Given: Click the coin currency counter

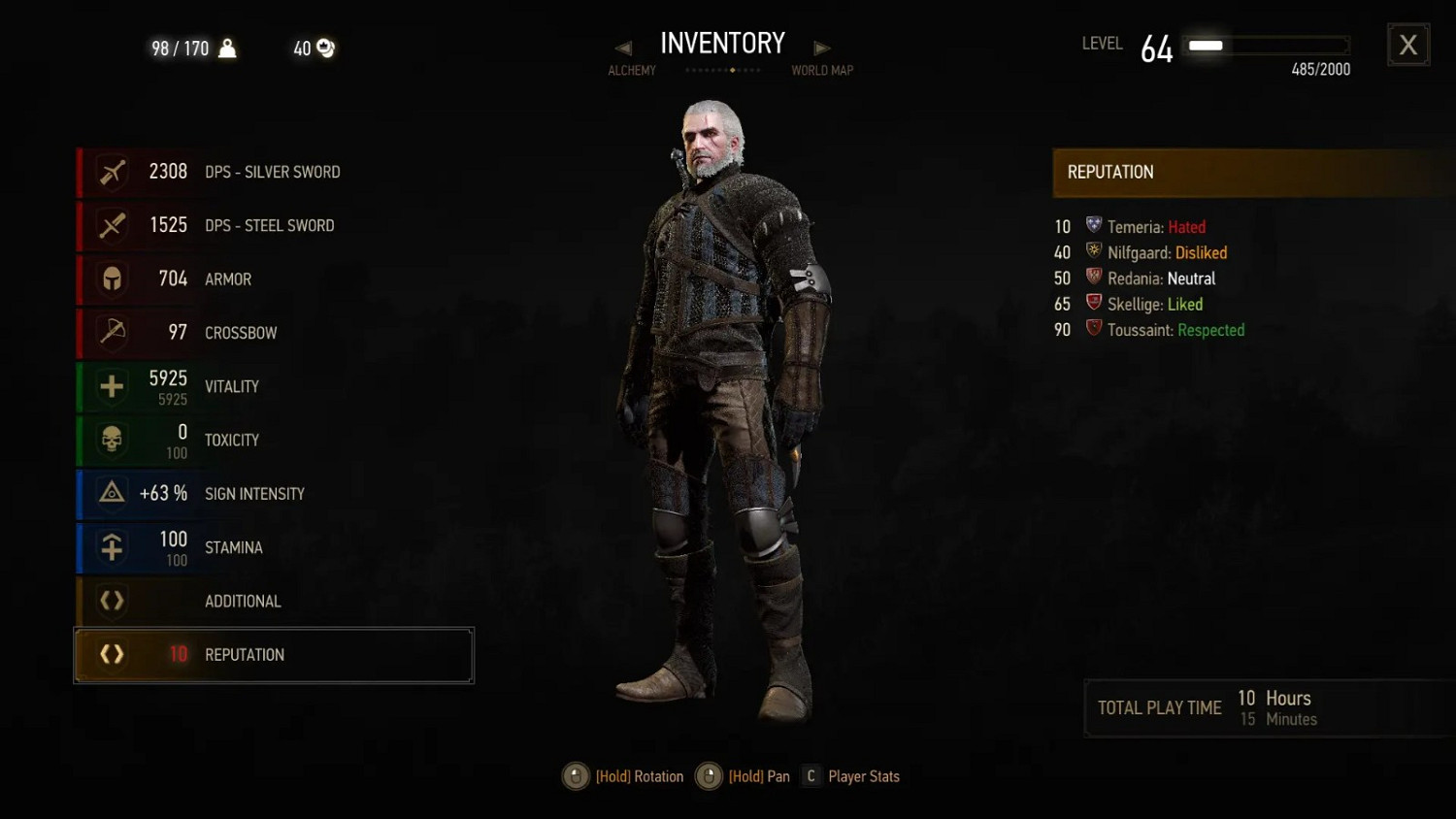Looking at the screenshot, I should [x=312, y=48].
